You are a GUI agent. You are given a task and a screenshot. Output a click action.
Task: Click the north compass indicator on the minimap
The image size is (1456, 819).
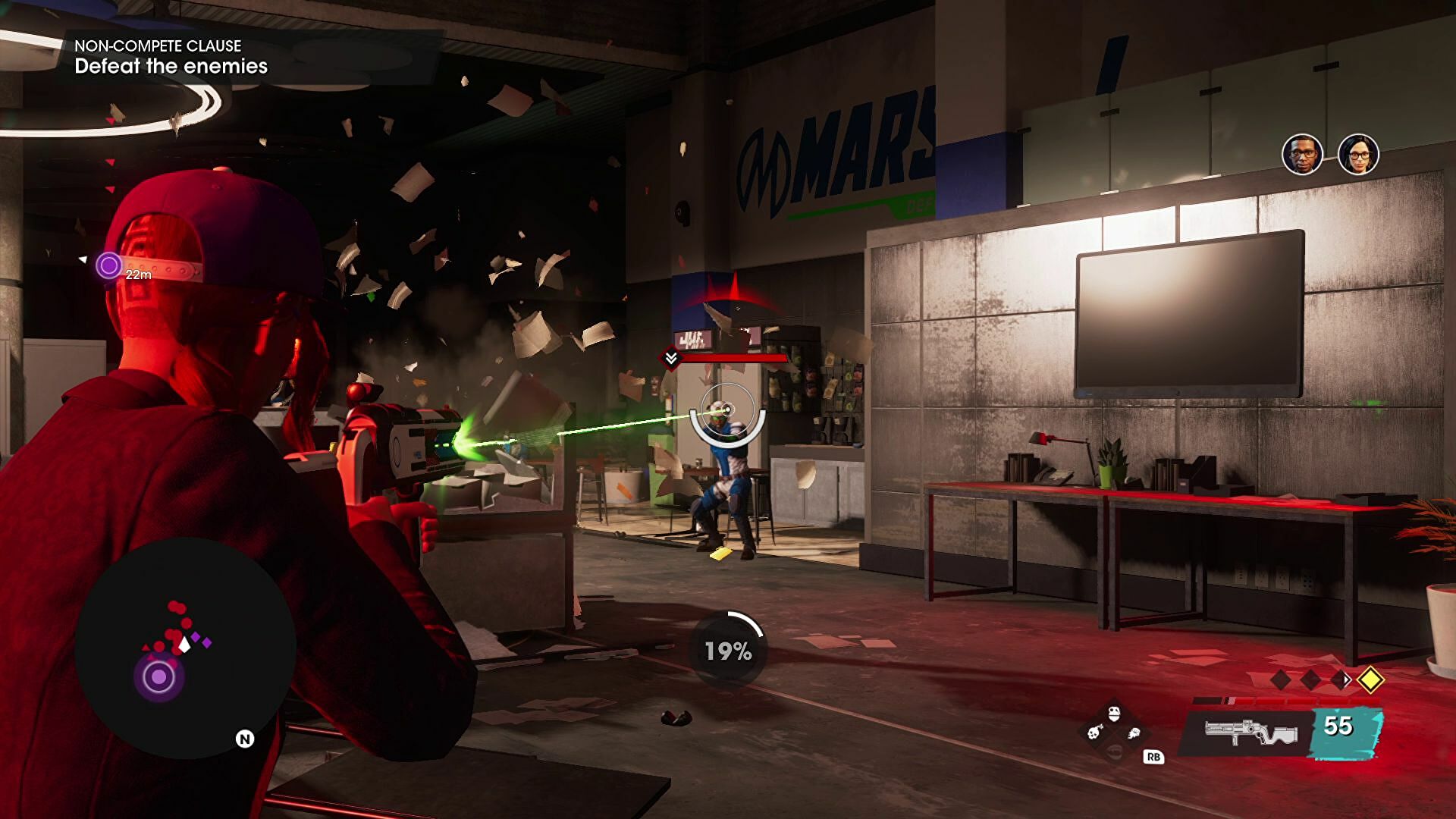tap(244, 739)
